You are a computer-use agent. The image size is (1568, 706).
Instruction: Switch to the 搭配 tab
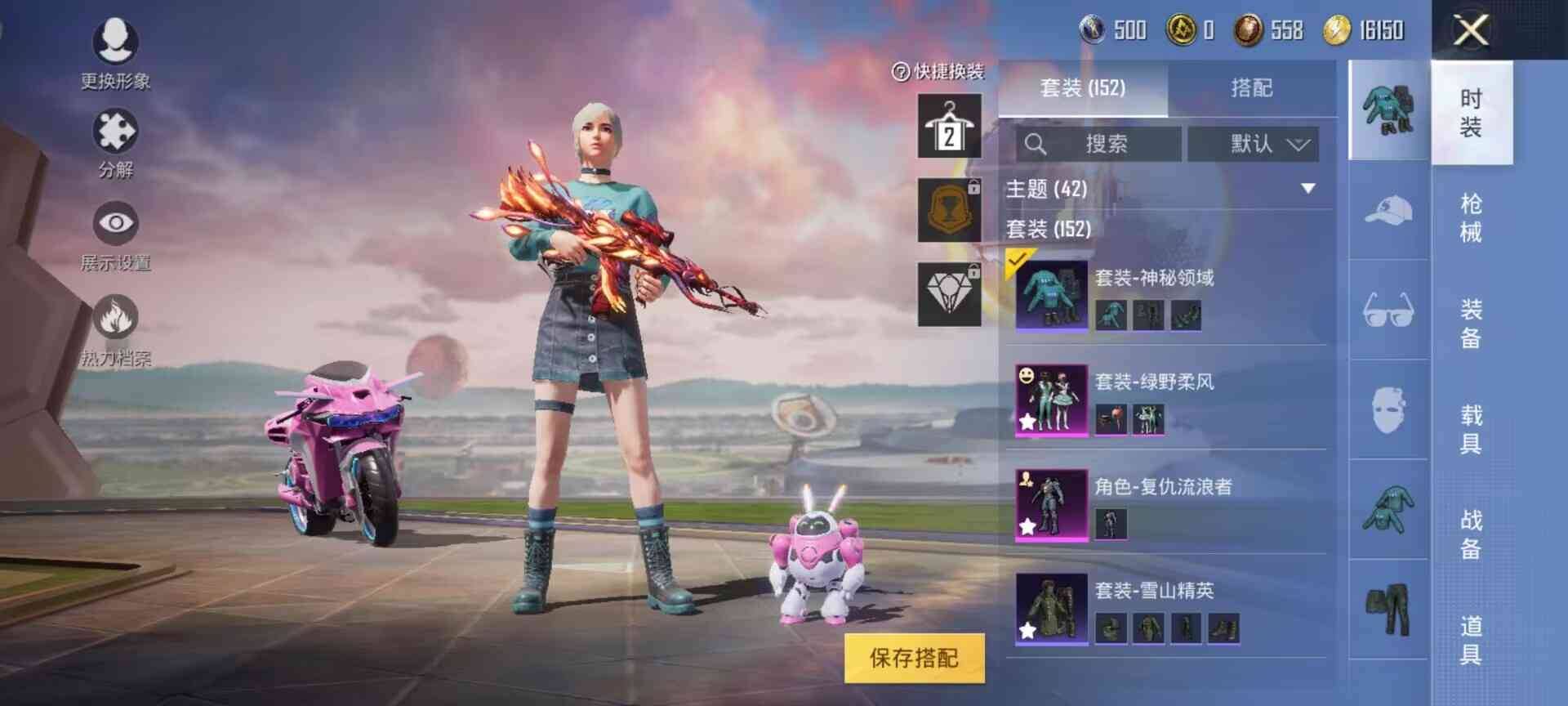[x=1252, y=89]
